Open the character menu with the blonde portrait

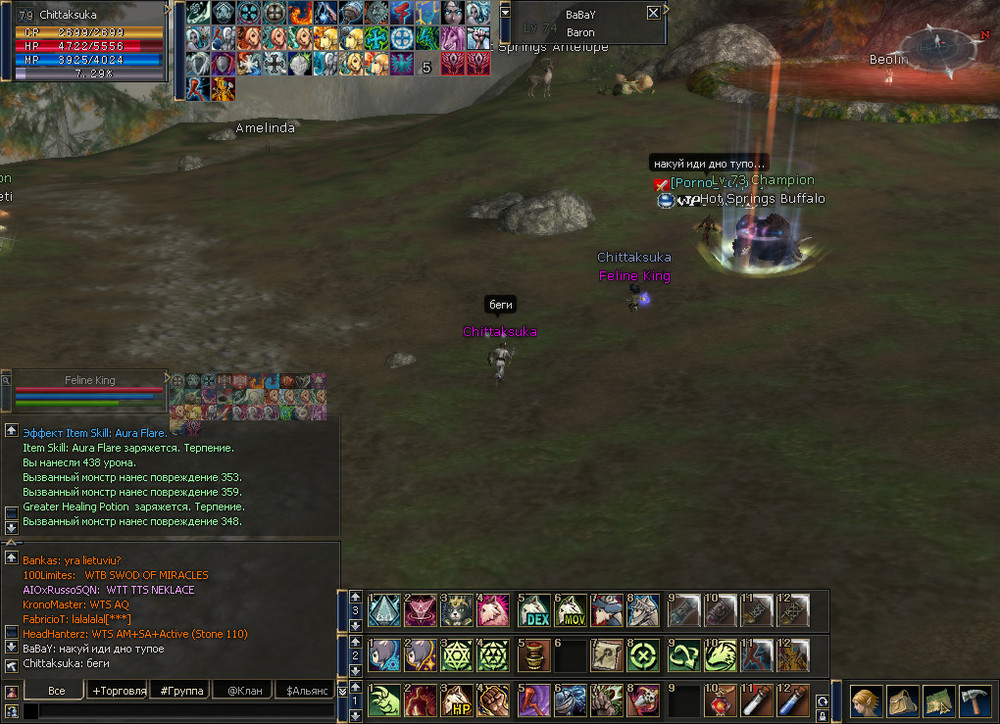point(866,699)
